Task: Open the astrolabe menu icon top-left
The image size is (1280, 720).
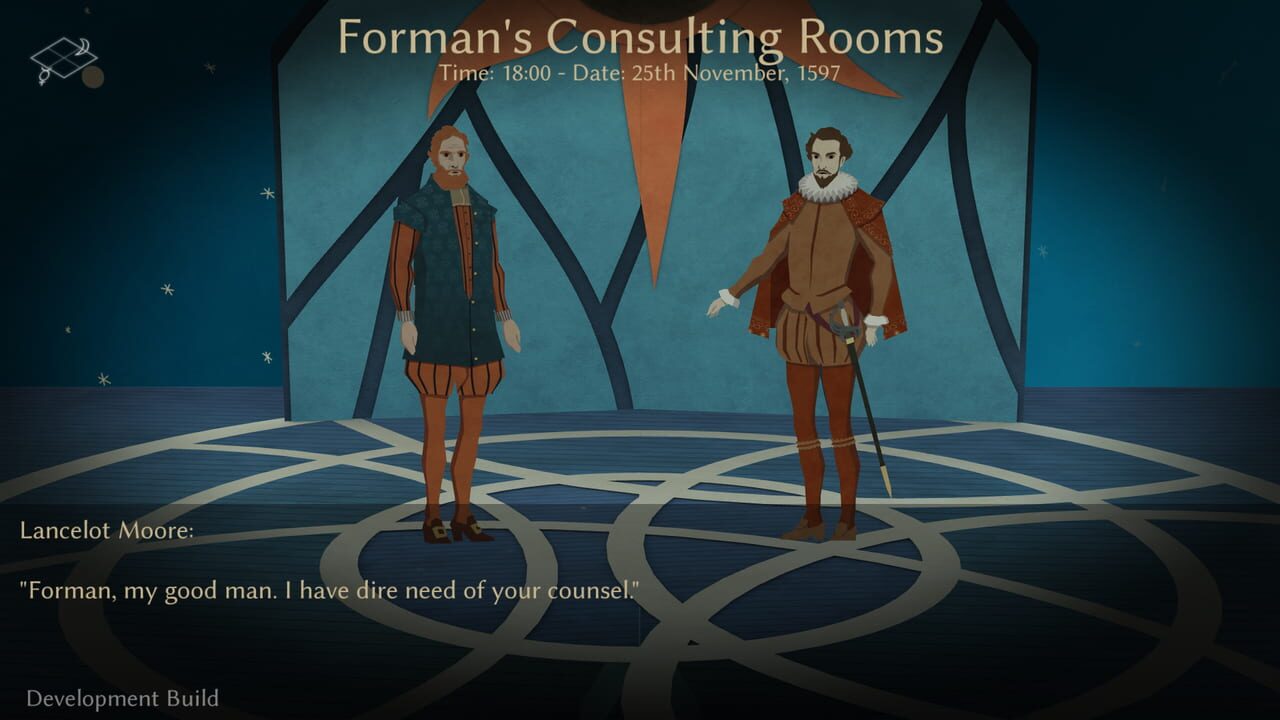Action: pyautogui.click(x=62, y=57)
